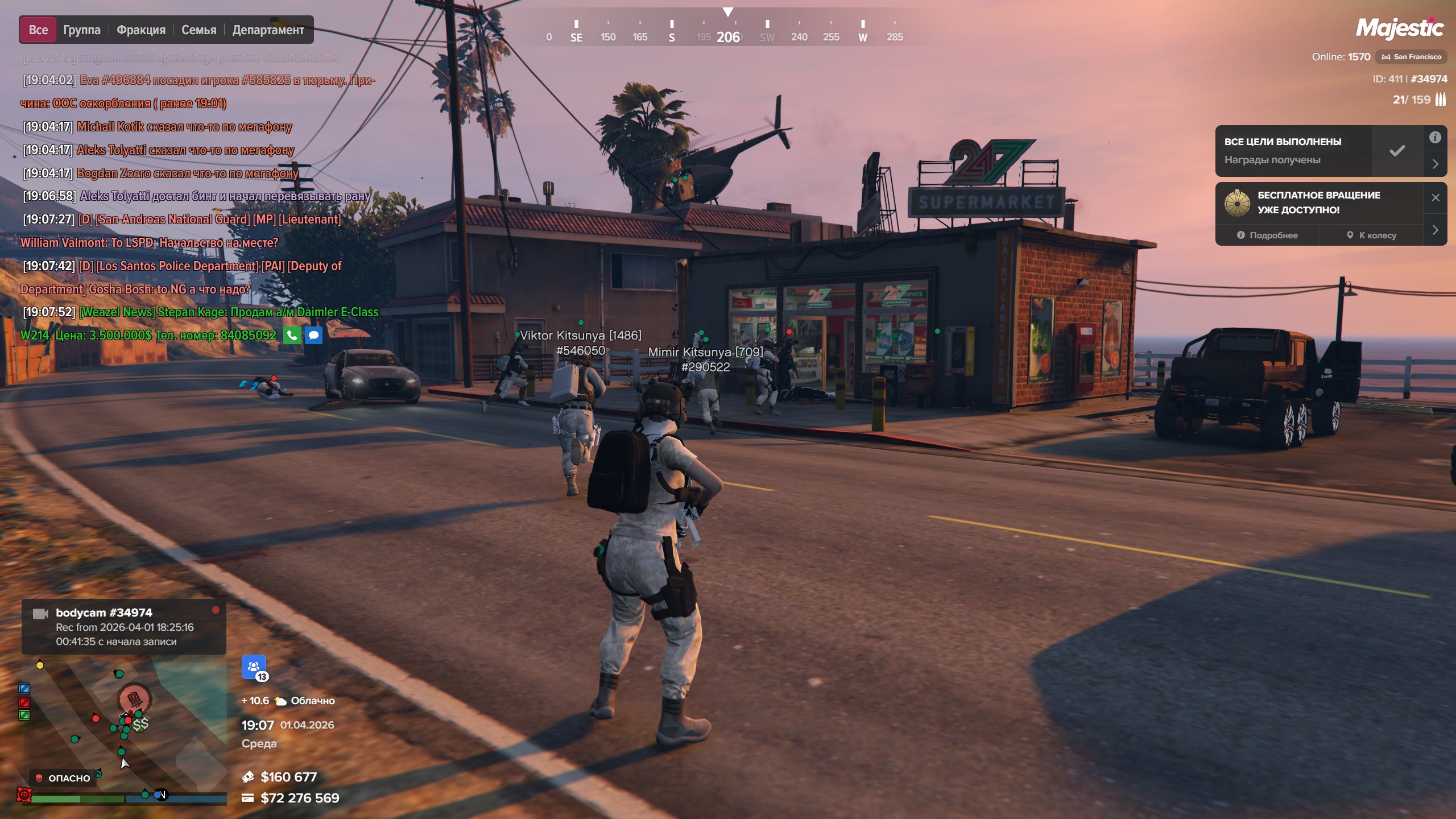This screenshot has width=1456, height=819.
Task: Expand the completed goals panel arrow
Action: [x=1435, y=164]
